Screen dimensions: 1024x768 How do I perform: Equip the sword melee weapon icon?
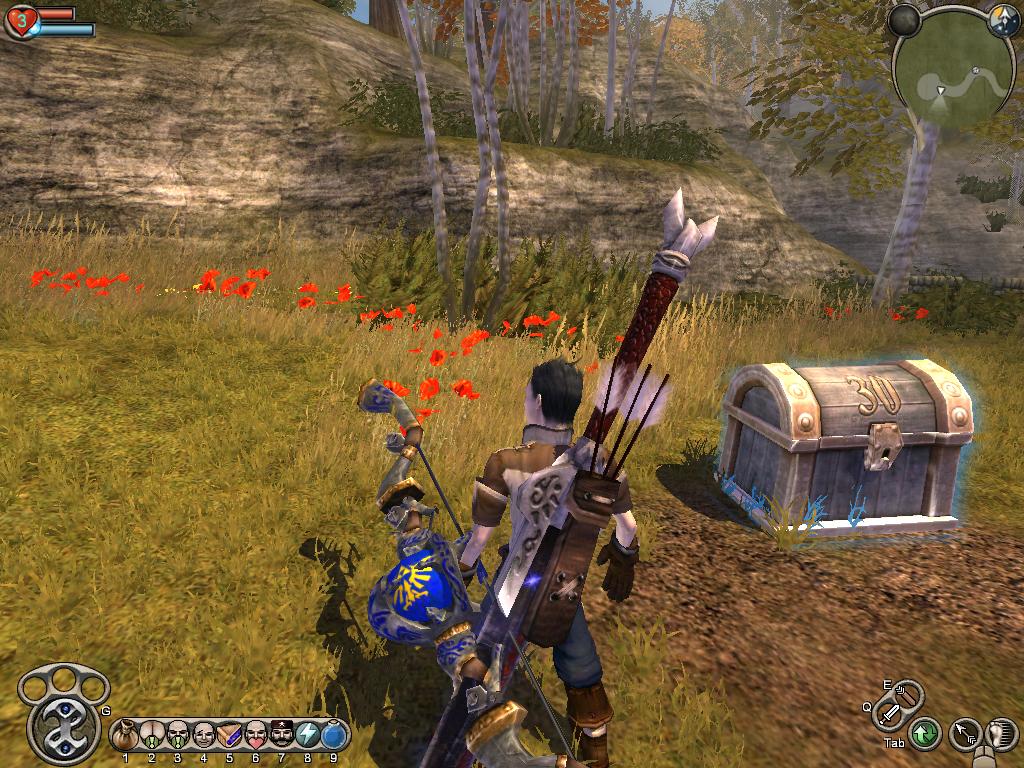[x=888, y=715]
